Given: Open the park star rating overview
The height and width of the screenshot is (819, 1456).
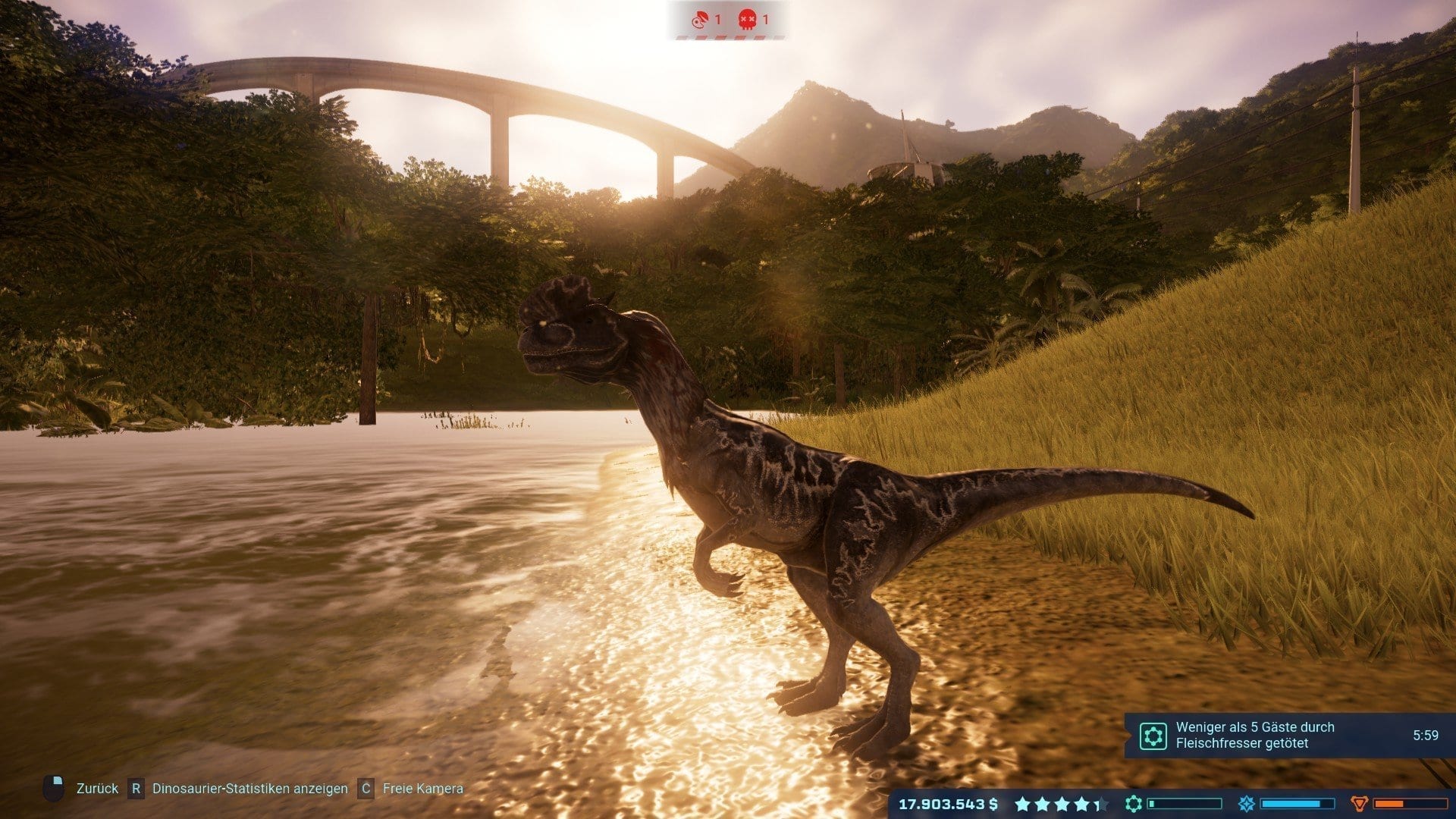Looking at the screenshot, I should pos(1060,804).
